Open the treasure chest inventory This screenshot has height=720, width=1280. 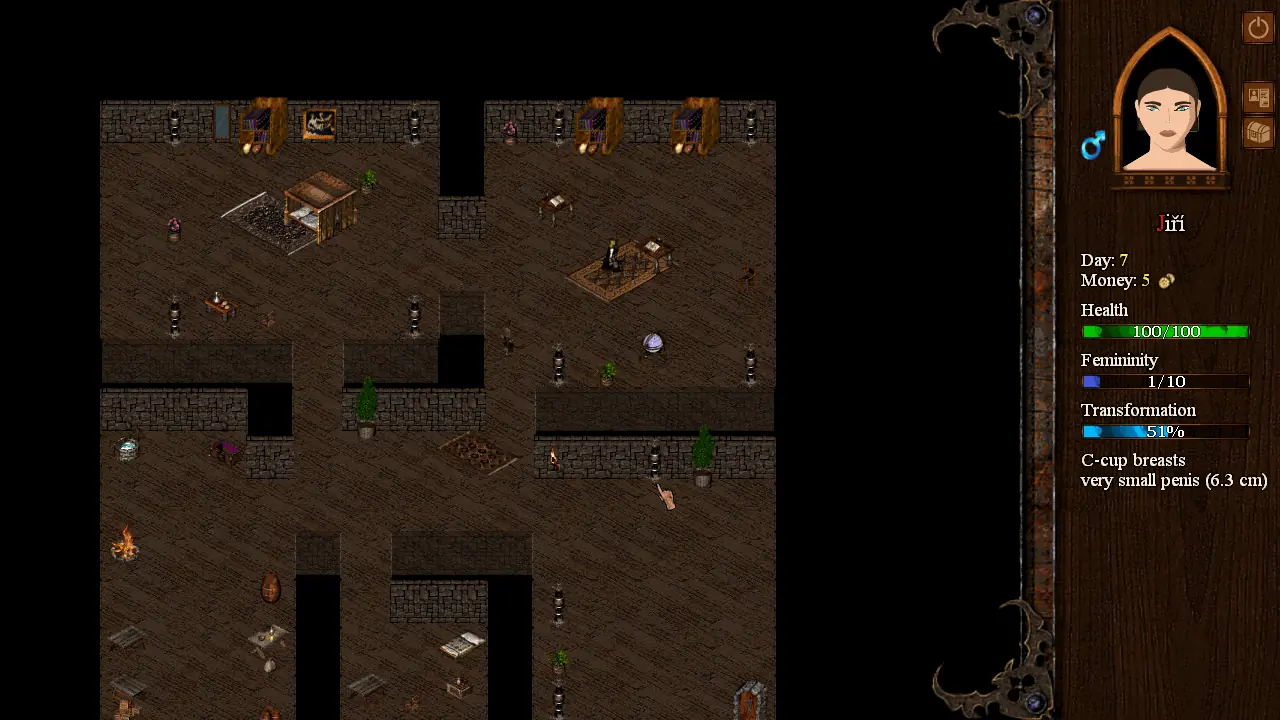(1257, 132)
